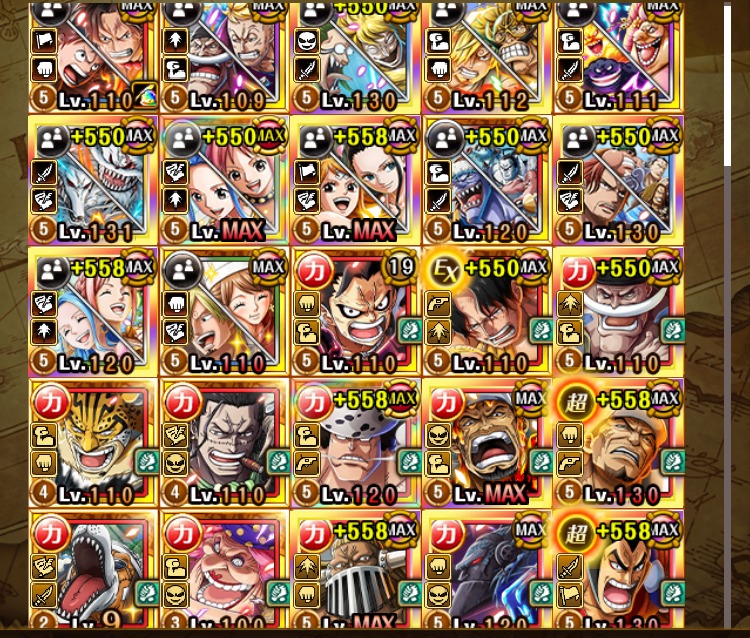Select the spotted-hat Lv.120 character
This screenshot has height=638, width=750.
[355, 442]
